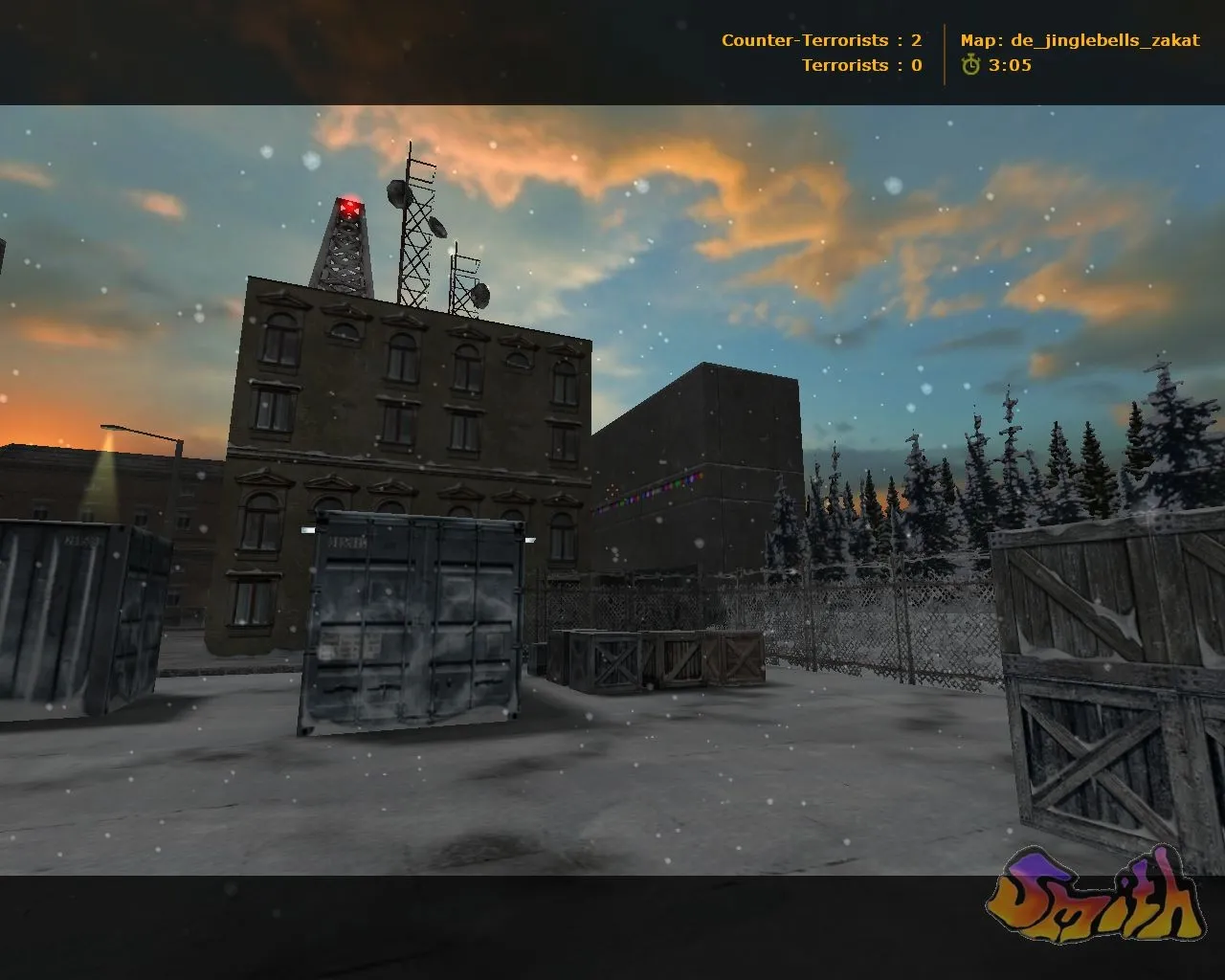Click the large shipping container in the center
The height and width of the screenshot is (980, 1225).
click(412, 622)
